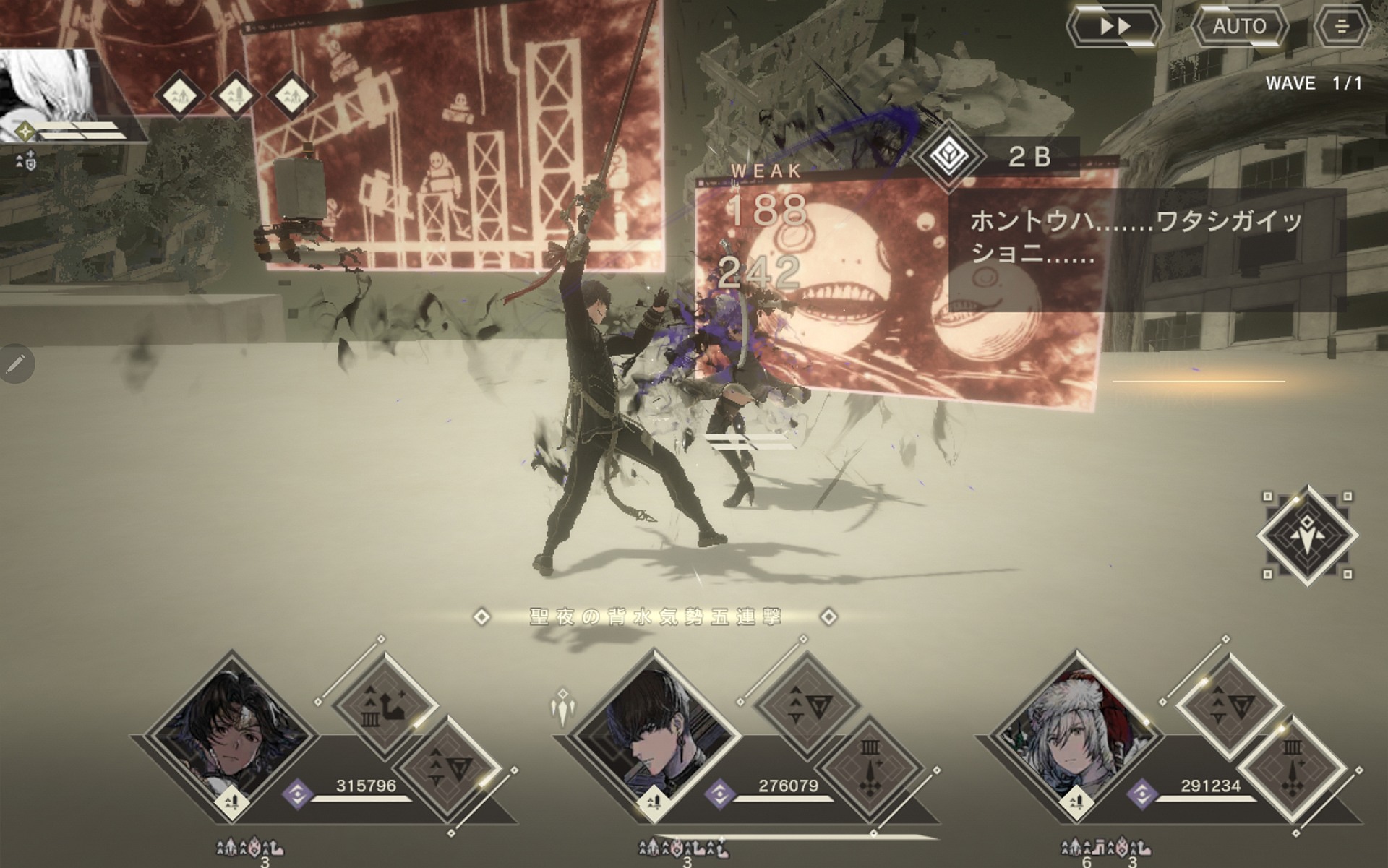Viewport: 1388px width, 868px height.
Task: Use the Santa-hat character's triangle skill icon
Action: pos(1228,705)
